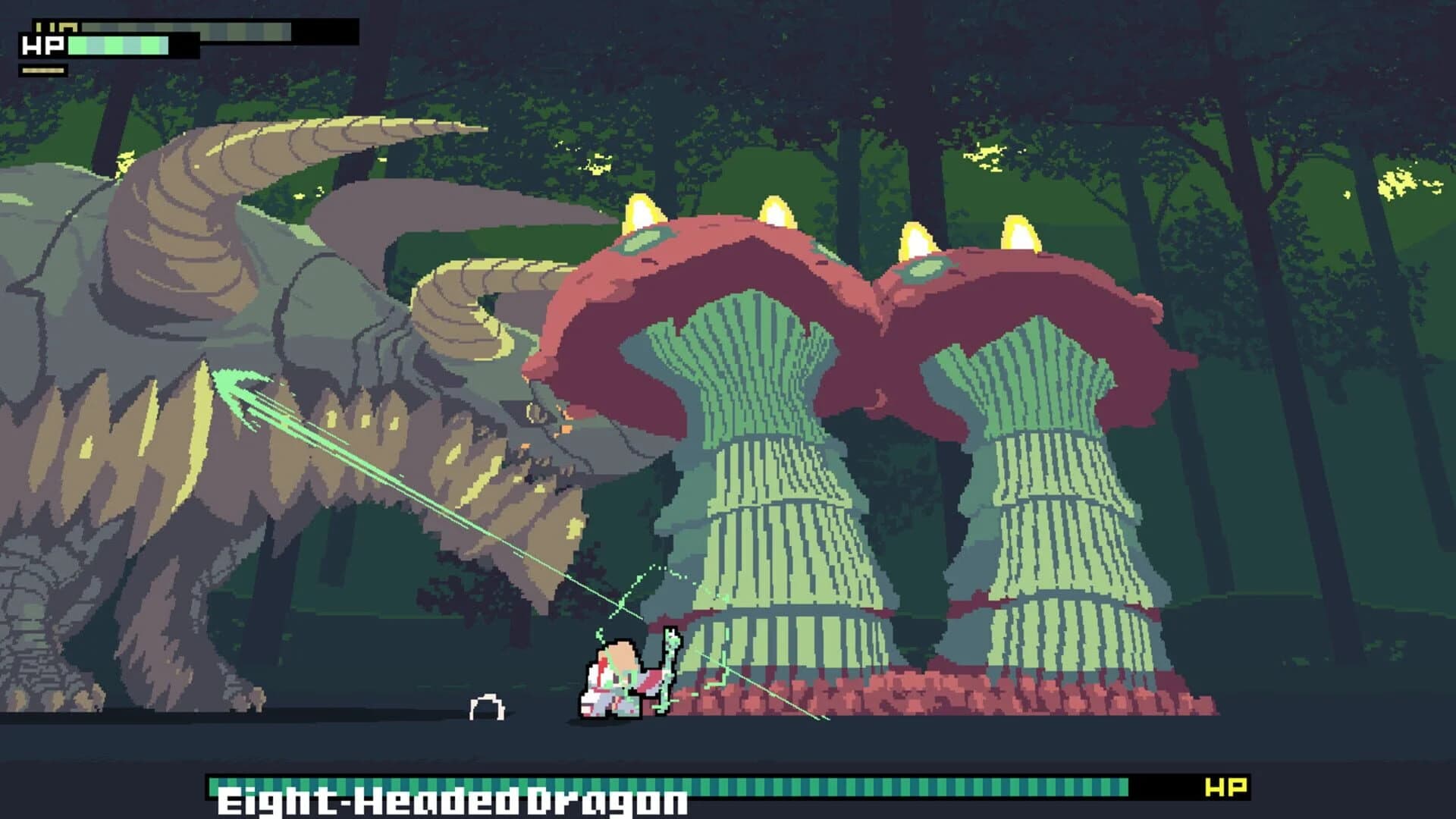The image size is (1456, 819).
Task: Select the kneeling knight character sprite
Action: (x=613, y=682)
